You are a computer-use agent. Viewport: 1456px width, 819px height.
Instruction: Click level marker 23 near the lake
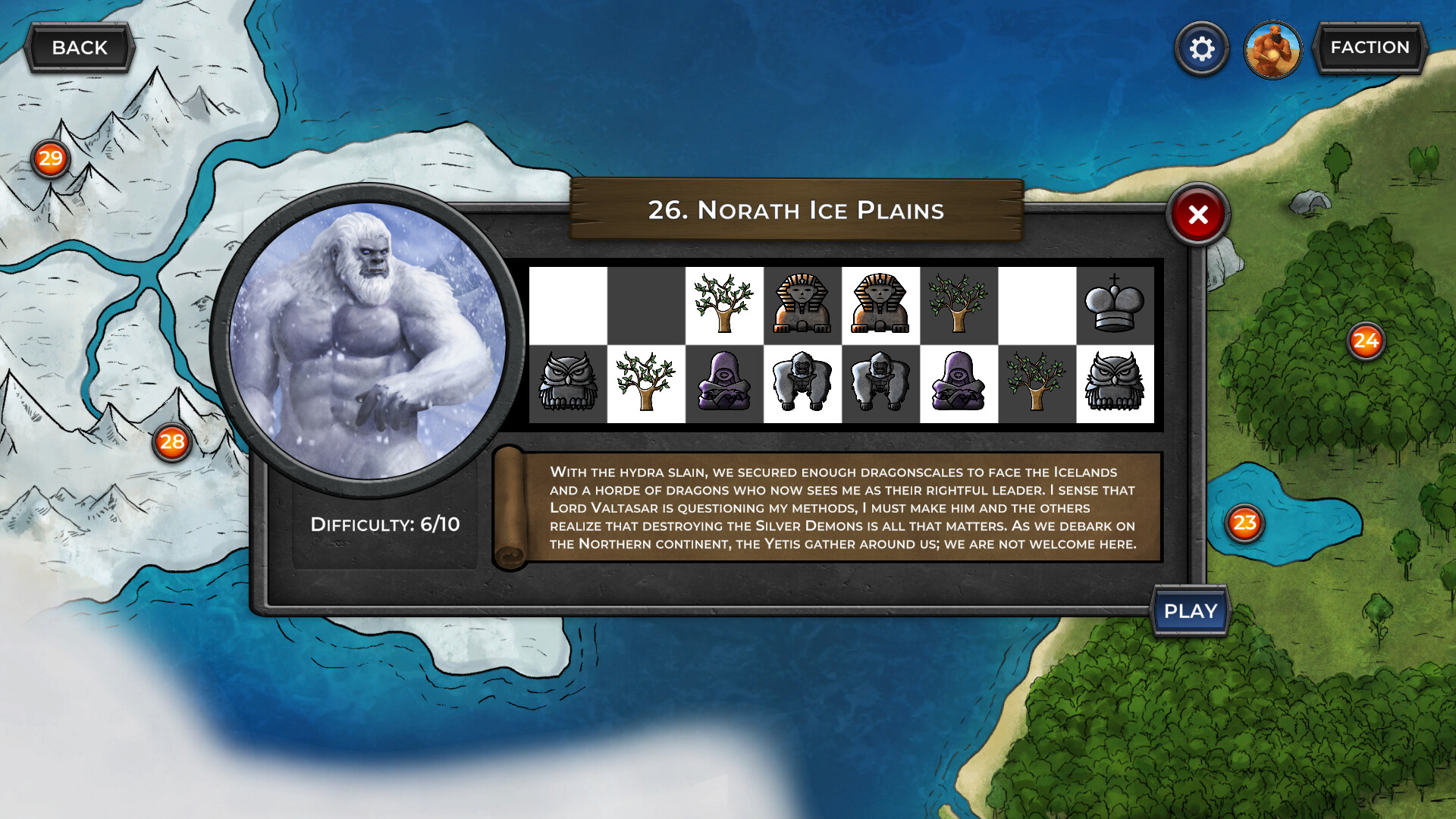[1244, 522]
